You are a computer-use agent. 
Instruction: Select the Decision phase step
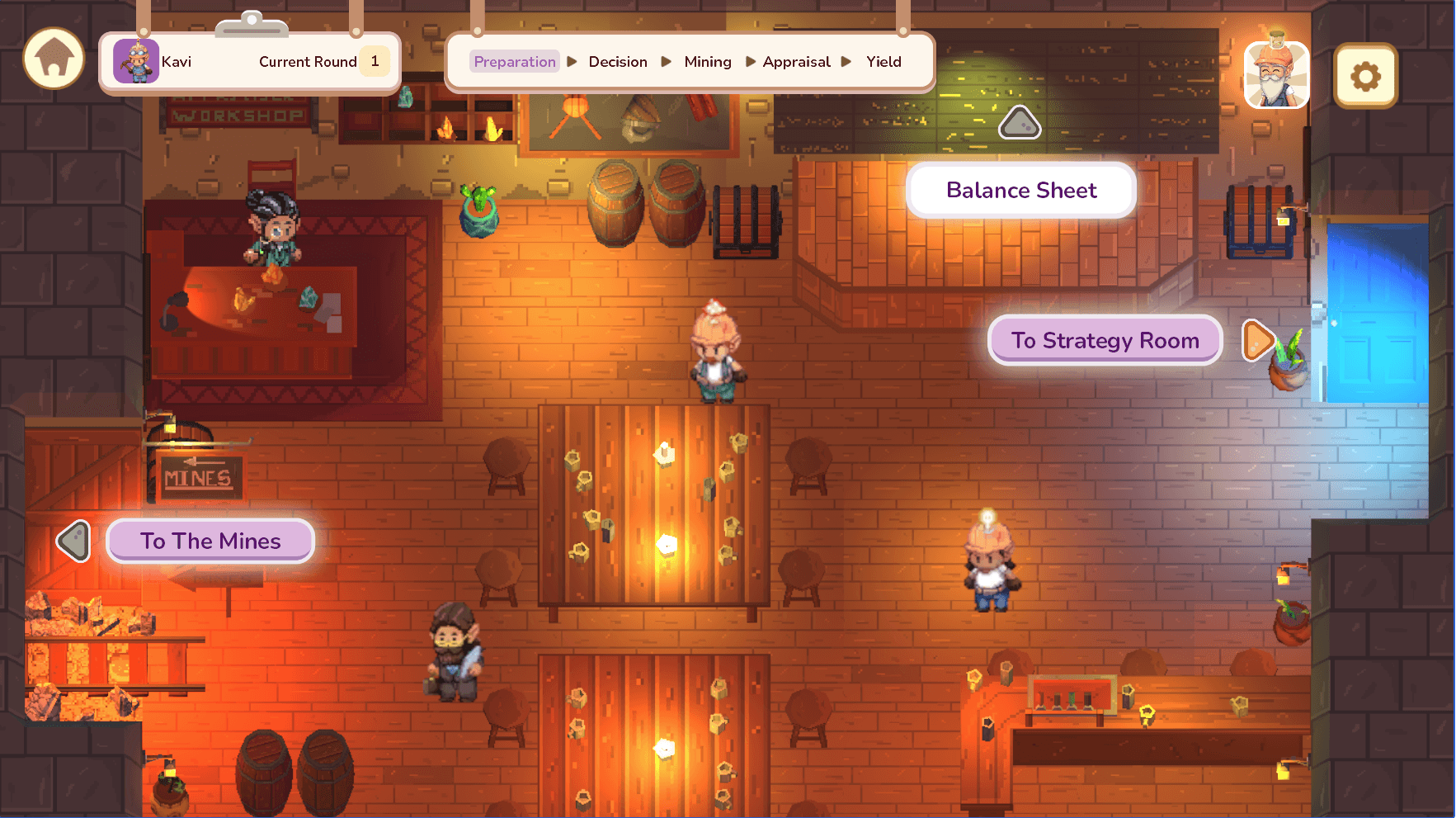click(x=618, y=62)
